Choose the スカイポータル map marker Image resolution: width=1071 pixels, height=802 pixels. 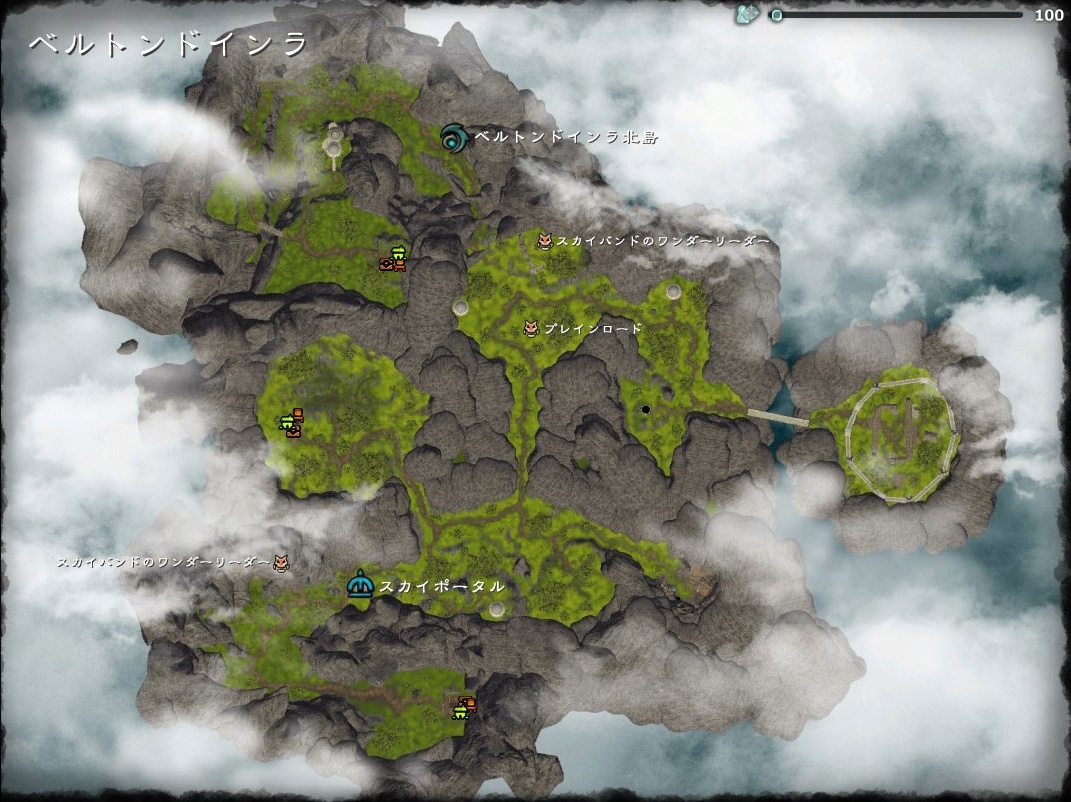click(x=359, y=586)
